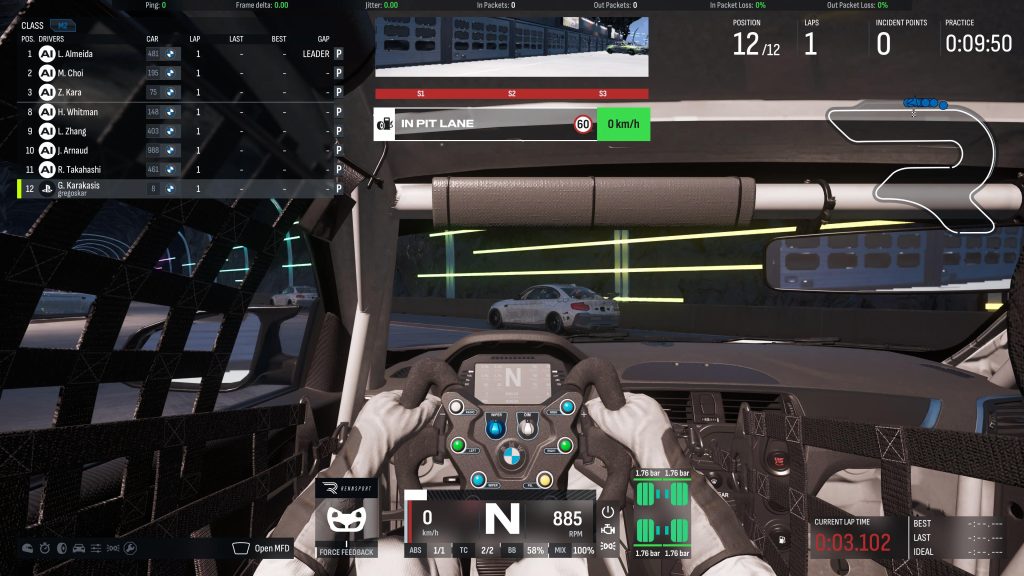Select L. Almeida's row in standings
This screenshot has height=576, width=1024.
click(180, 53)
